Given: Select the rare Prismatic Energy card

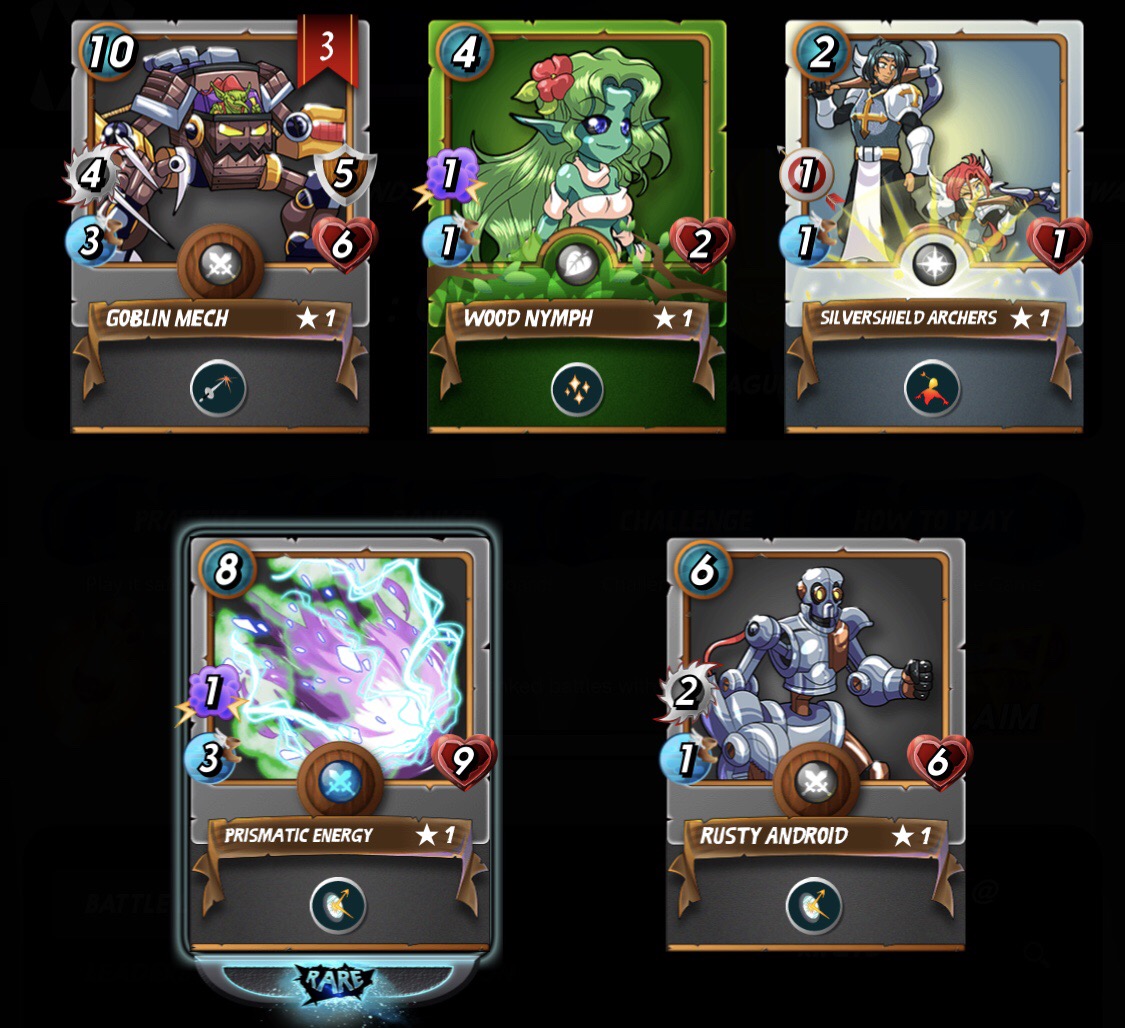Looking at the screenshot, I should (339, 680).
